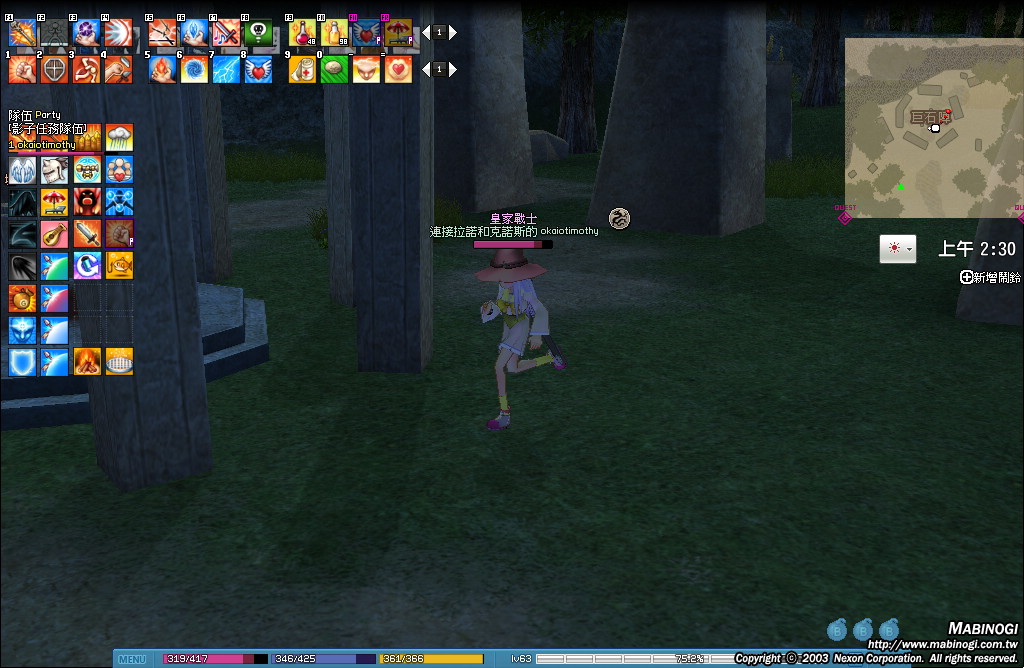The image size is (1024, 668).
Task: Activate the fist smash skill
Action: [23, 69]
